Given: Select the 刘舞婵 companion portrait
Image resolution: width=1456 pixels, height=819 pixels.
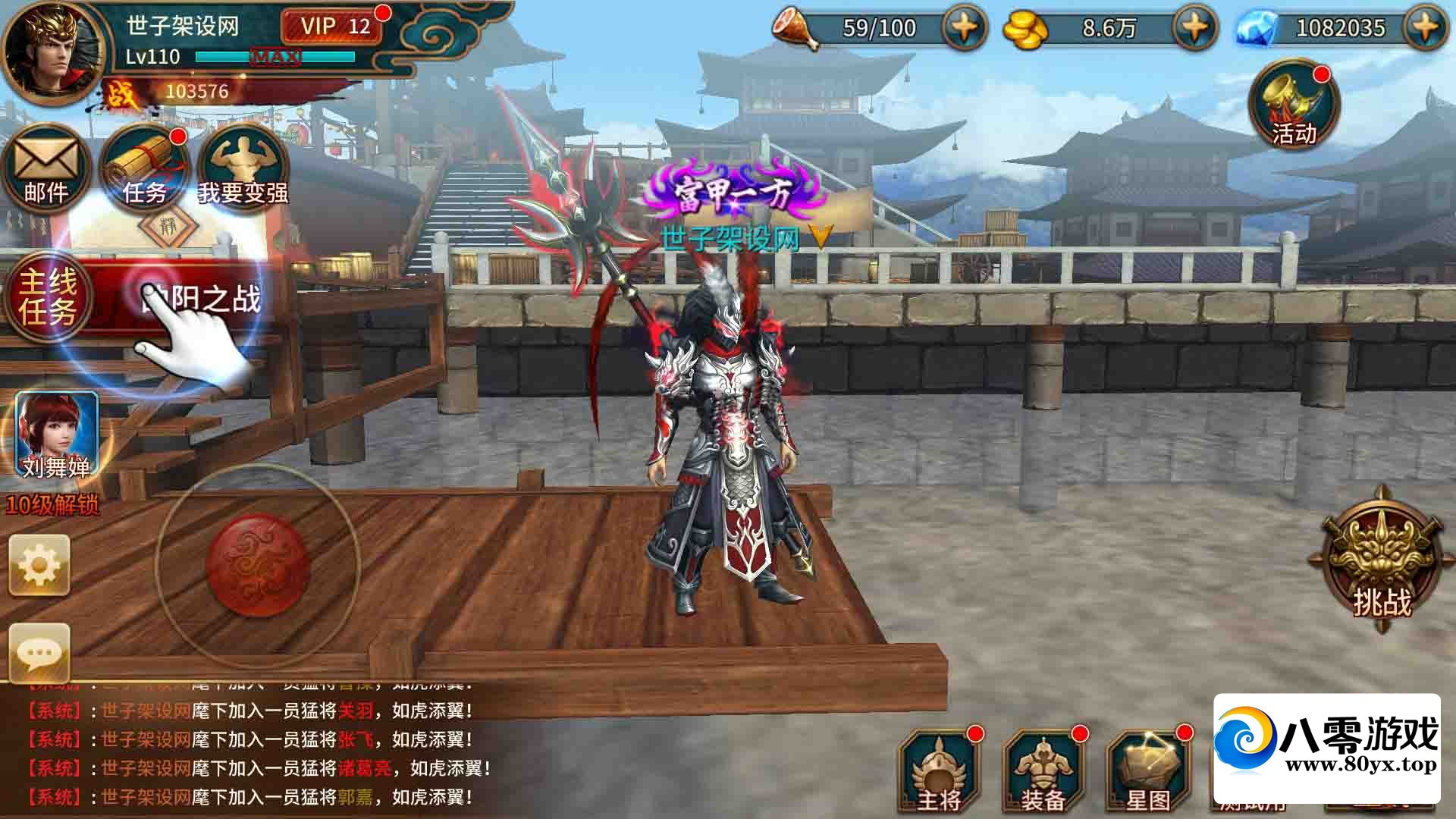Looking at the screenshot, I should click(x=57, y=434).
